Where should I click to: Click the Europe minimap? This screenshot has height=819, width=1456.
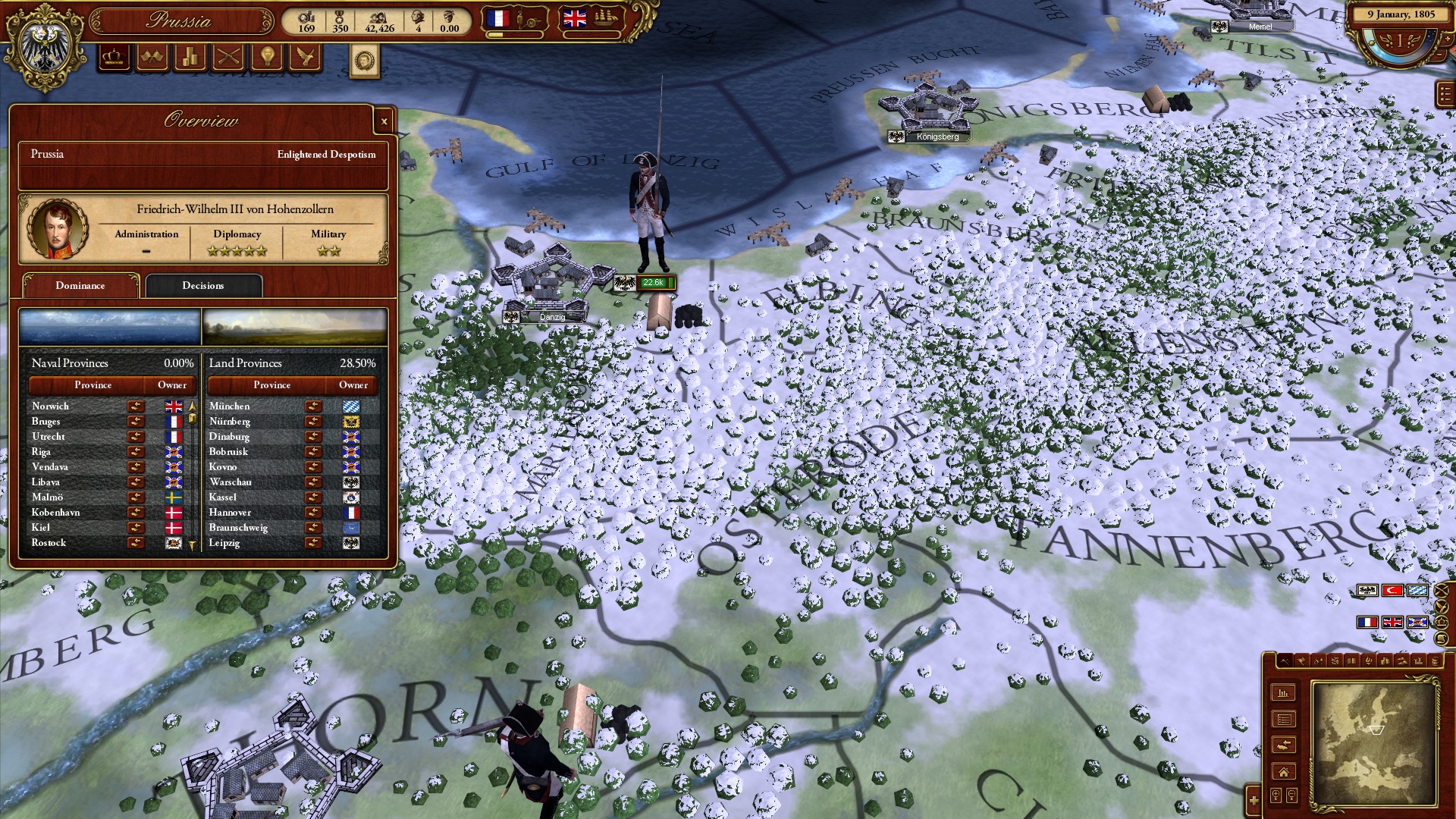coord(1374,743)
